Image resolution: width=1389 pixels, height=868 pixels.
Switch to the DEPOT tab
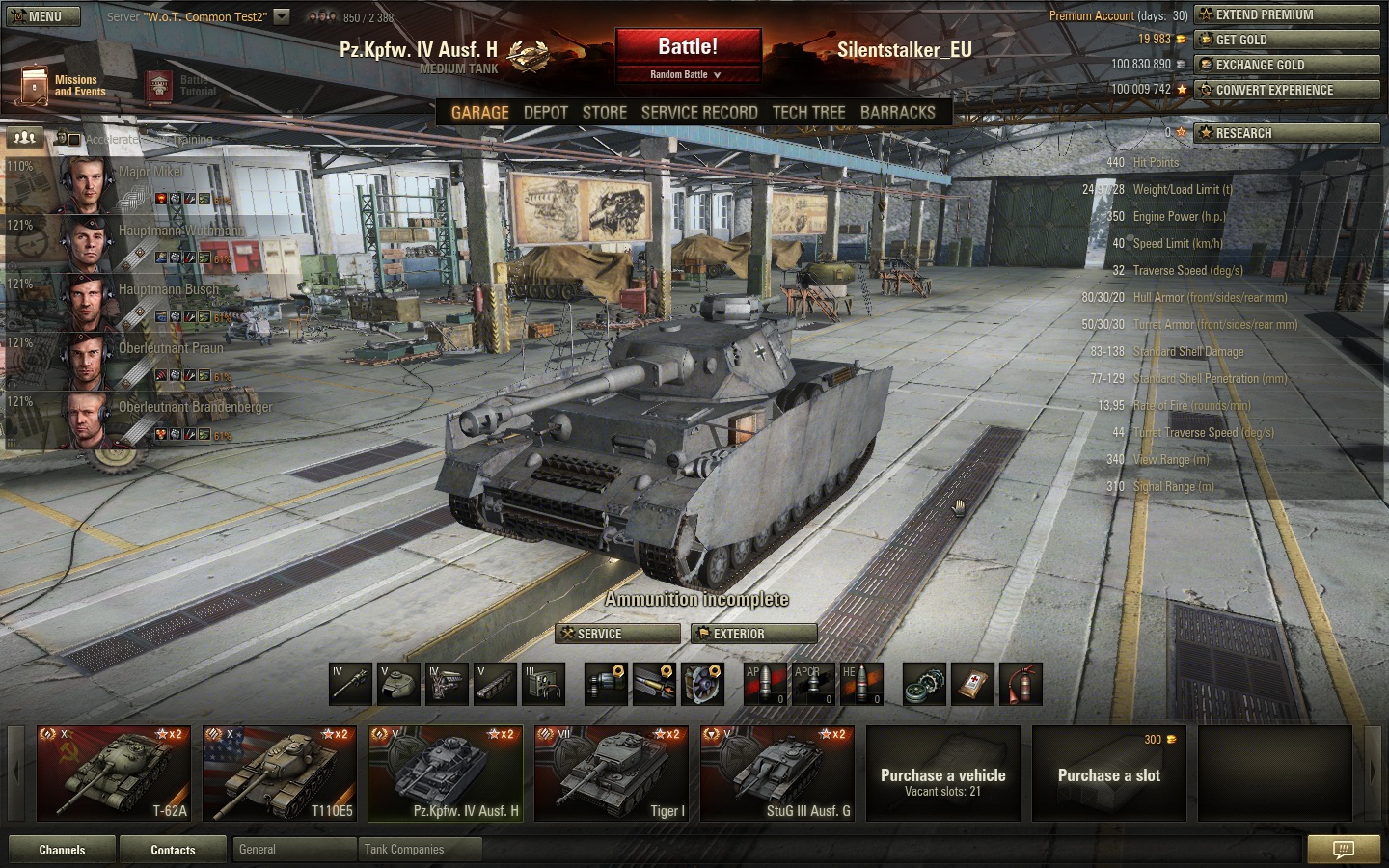click(545, 113)
